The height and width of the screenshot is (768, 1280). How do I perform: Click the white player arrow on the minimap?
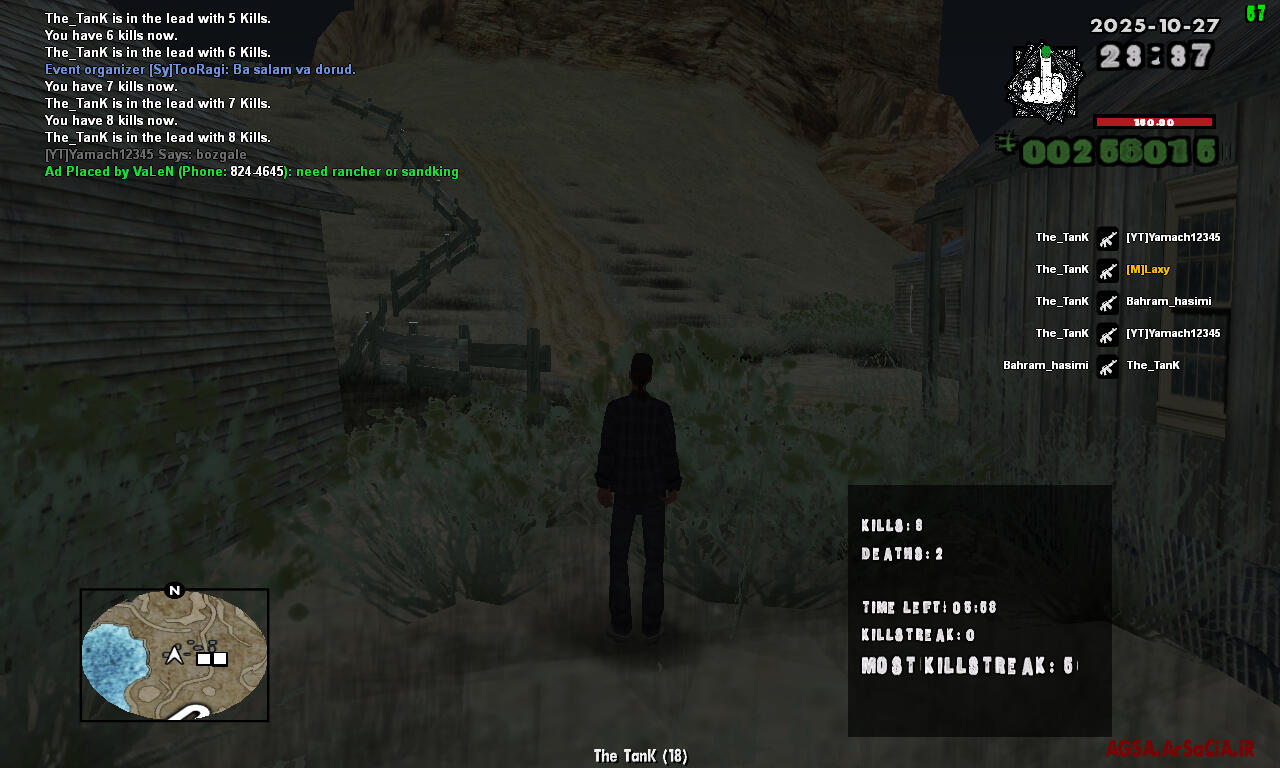174,655
